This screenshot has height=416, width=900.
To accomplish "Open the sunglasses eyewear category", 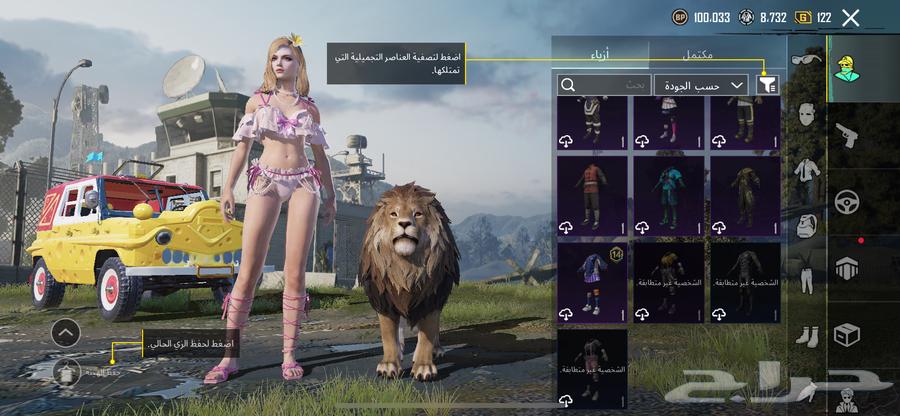I will coord(805,60).
